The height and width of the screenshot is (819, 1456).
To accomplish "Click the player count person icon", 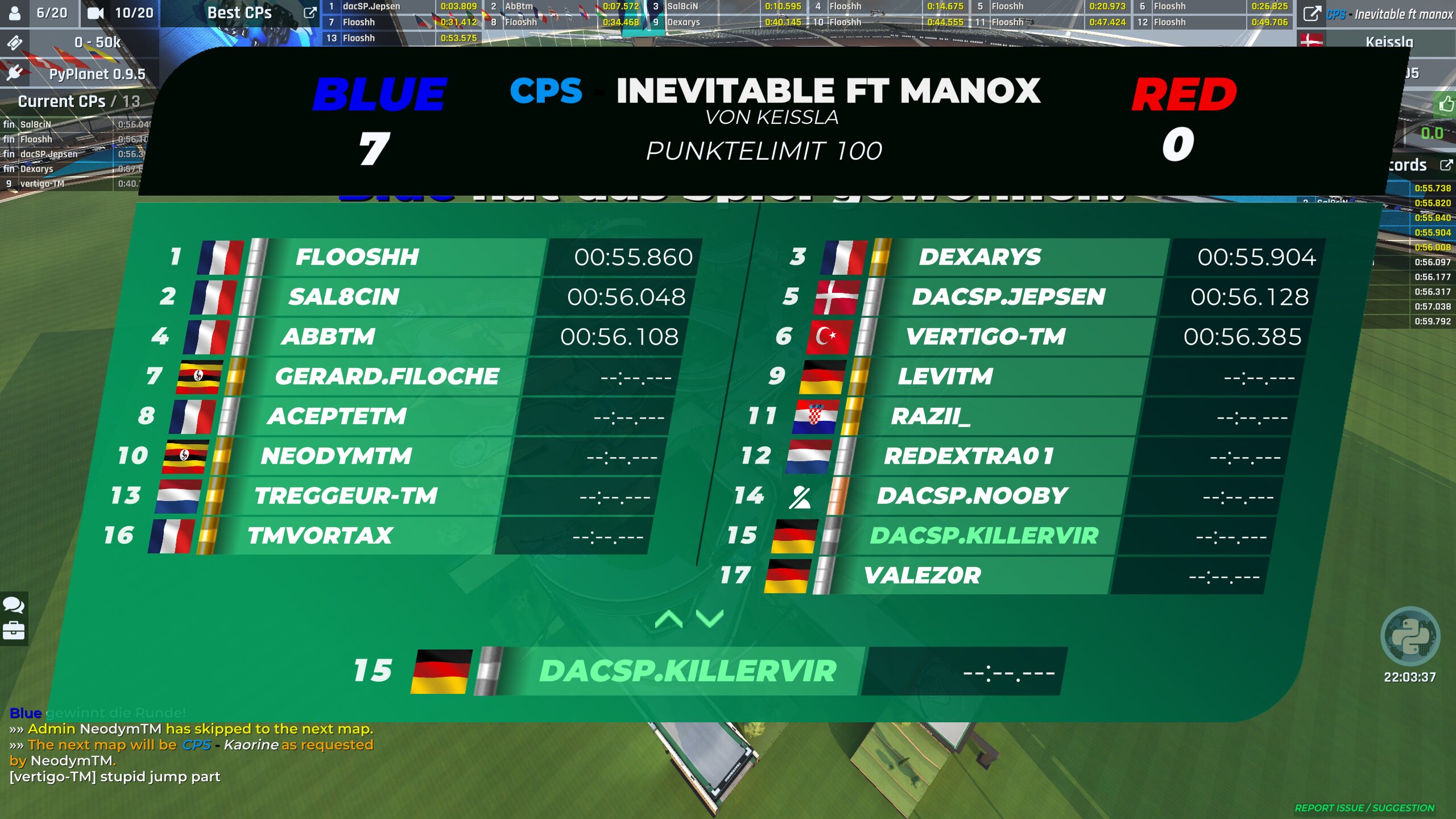I will (15, 13).
